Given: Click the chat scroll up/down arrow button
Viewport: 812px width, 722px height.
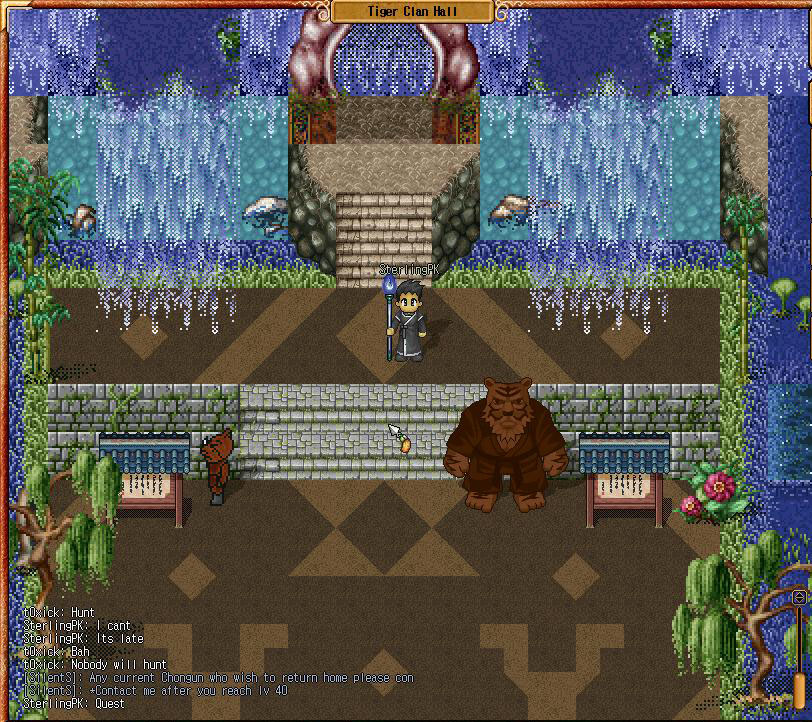Looking at the screenshot, I should 799,597.
